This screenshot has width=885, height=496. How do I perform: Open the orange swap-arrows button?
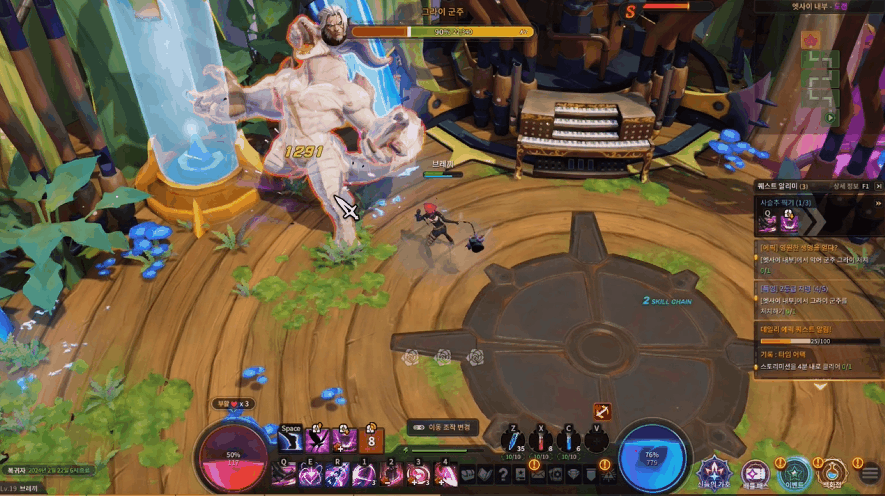(602, 411)
